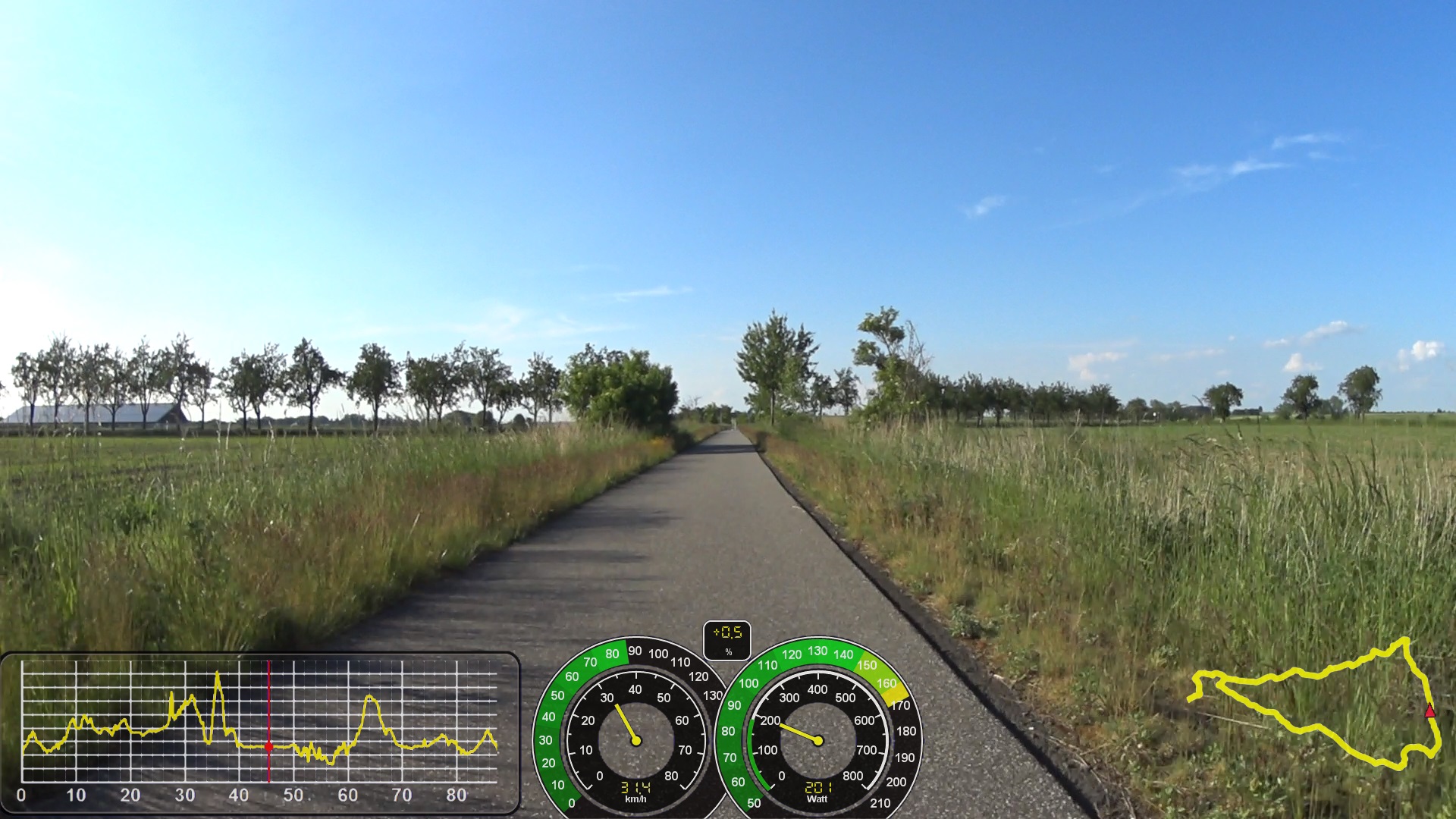The image size is (1456, 819).
Task: Select the red position triangle on route map
Action: (x=1429, y=711)
